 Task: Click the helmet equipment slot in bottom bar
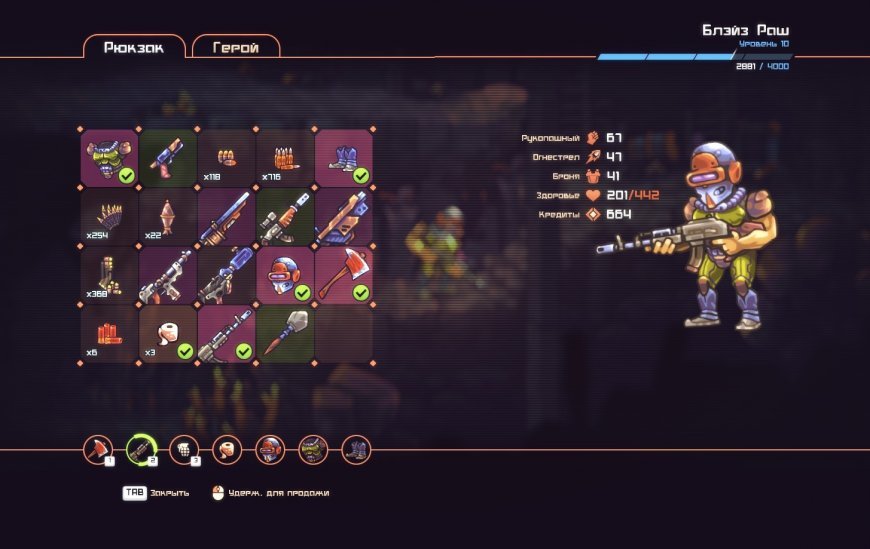tap(270, 450)
